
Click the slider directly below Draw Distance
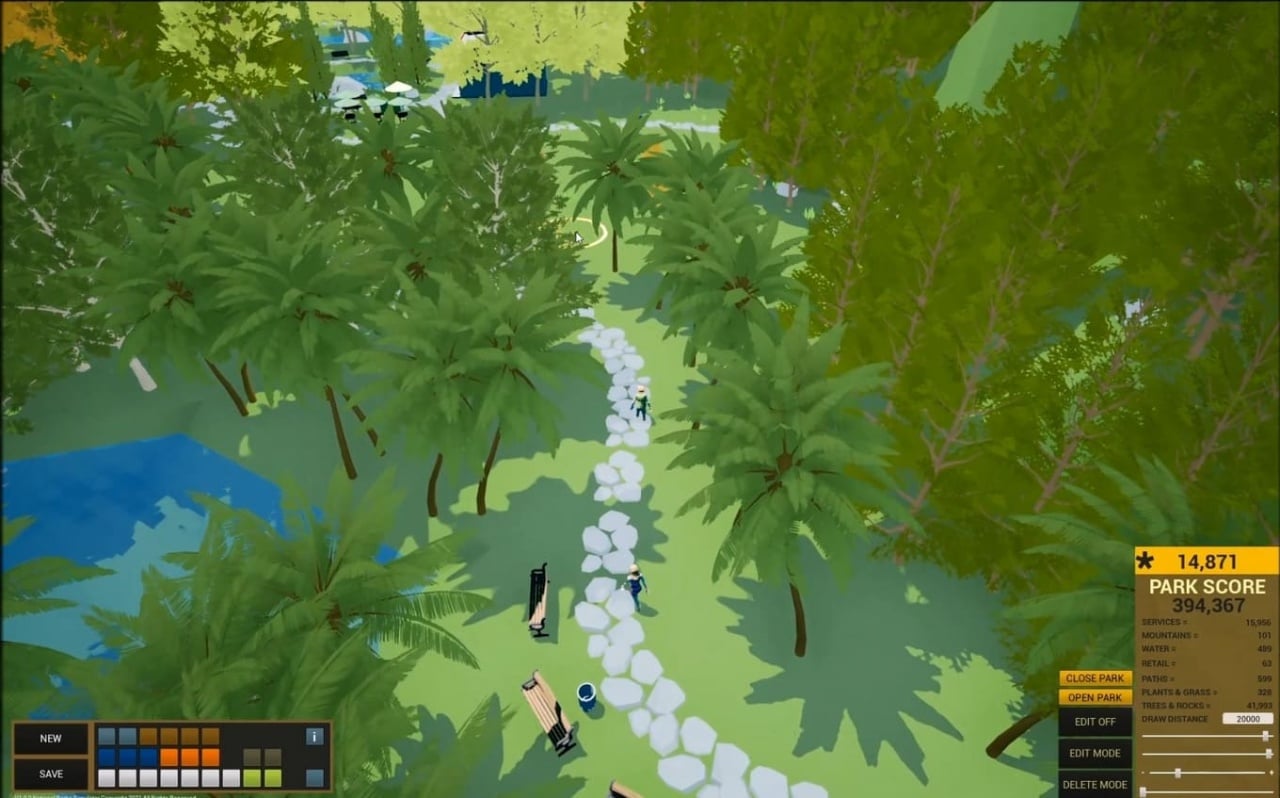click(x=1206, y=736)
